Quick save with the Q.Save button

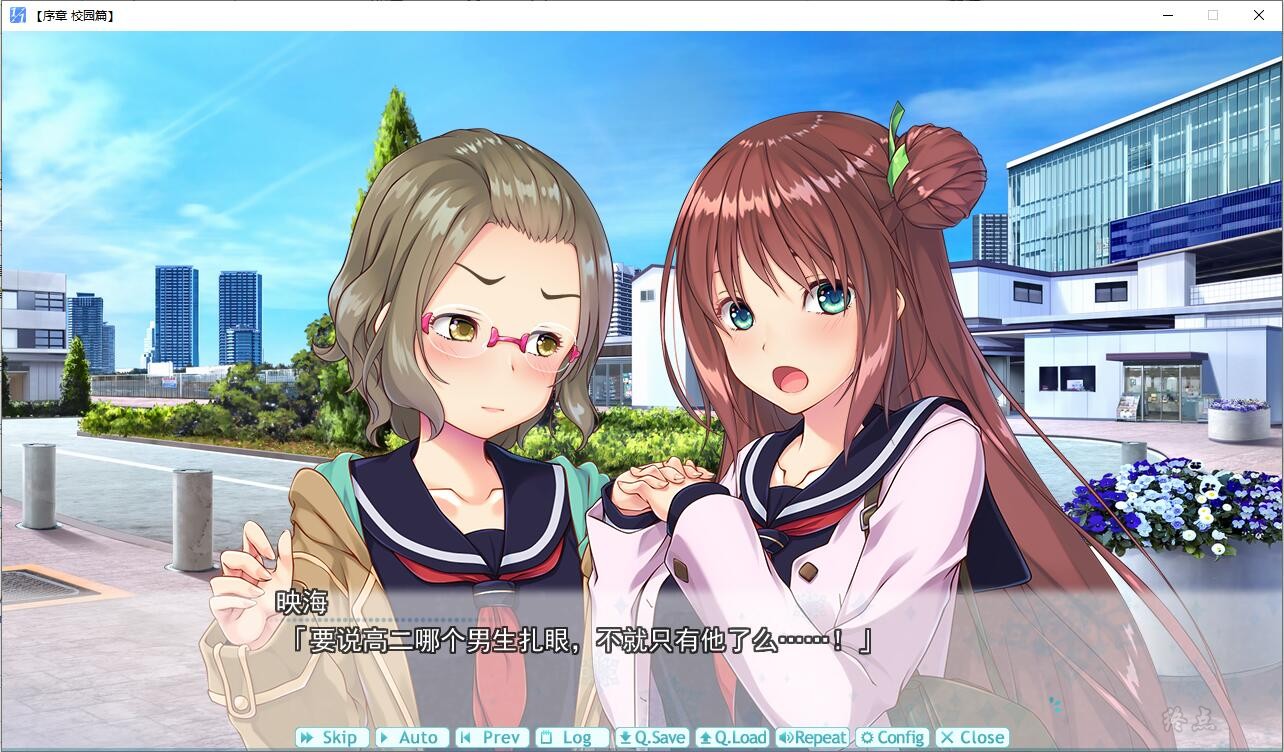click(x=652, y=737)
